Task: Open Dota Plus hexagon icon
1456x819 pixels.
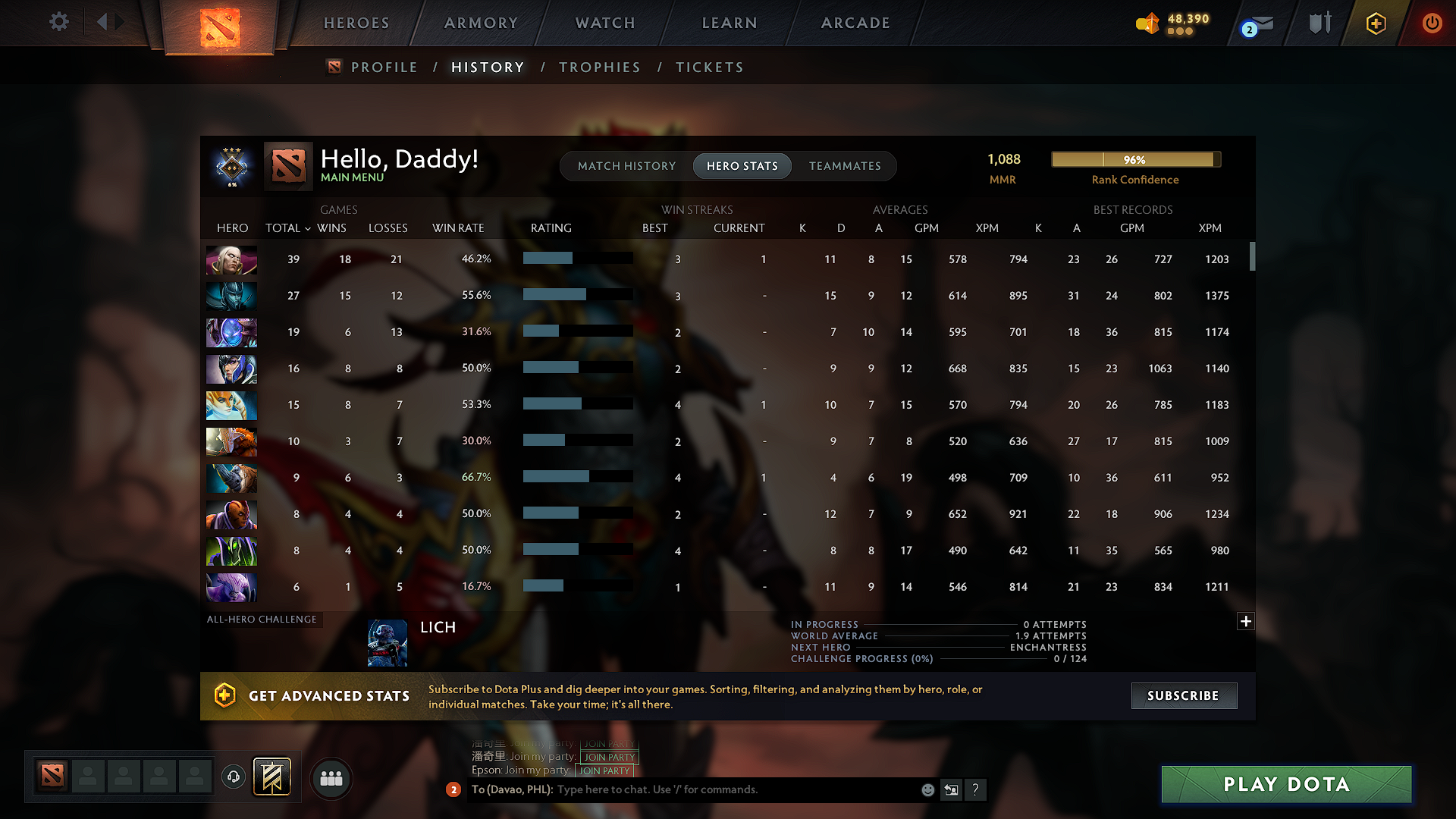Action: click(x=1376, y=24)
